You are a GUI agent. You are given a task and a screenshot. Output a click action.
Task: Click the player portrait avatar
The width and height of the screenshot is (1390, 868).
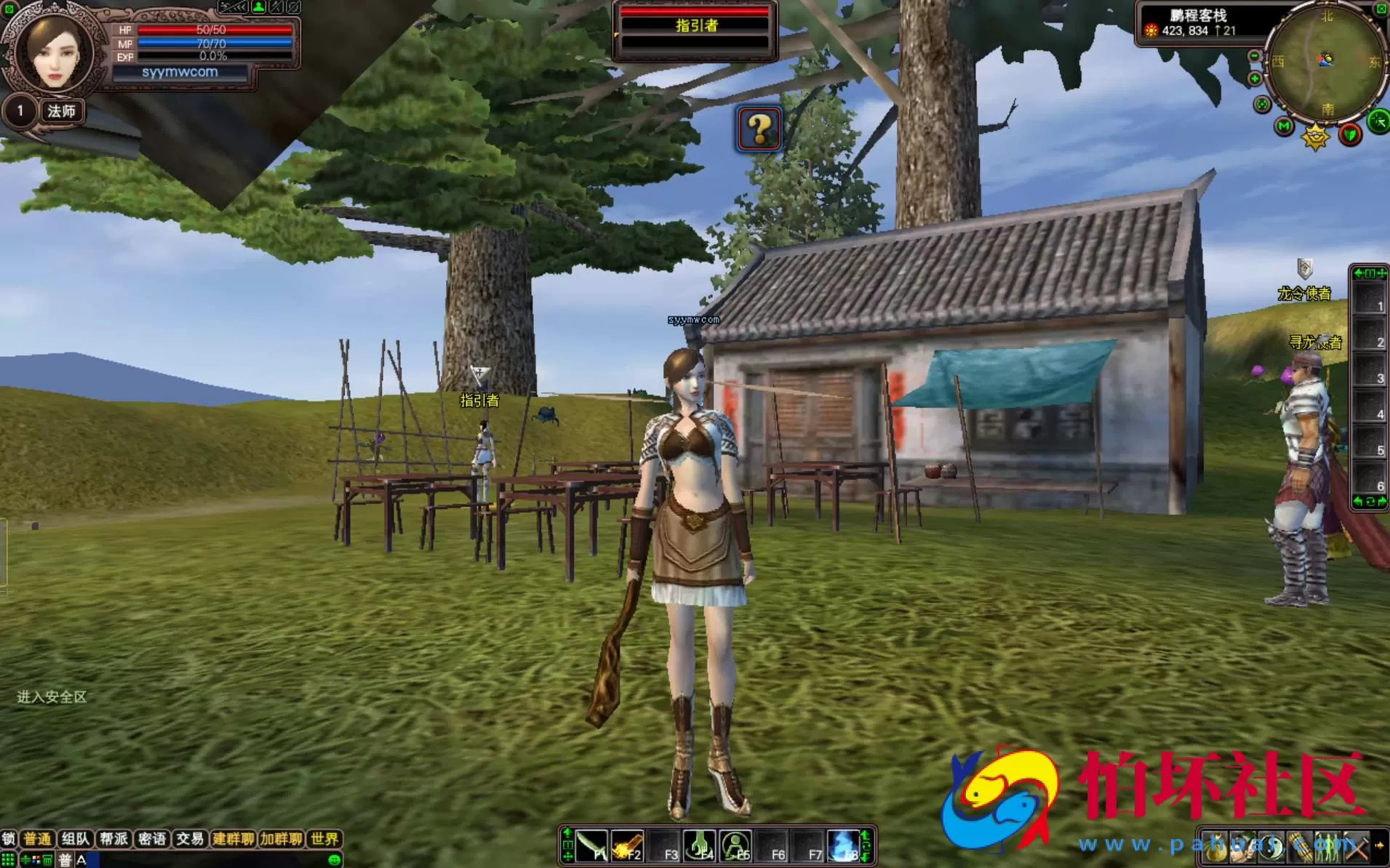point(55,51)
